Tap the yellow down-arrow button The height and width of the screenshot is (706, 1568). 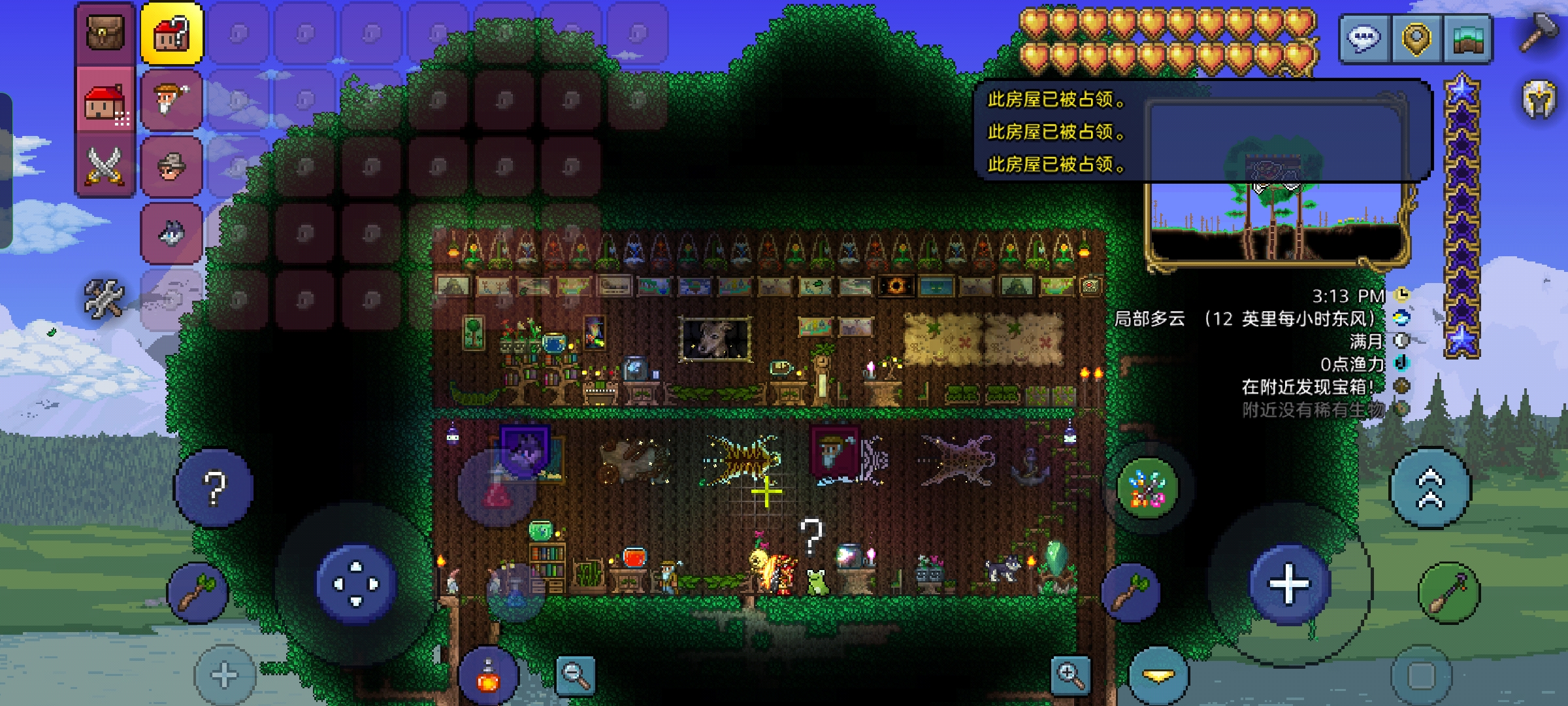tap(1158, 676)
